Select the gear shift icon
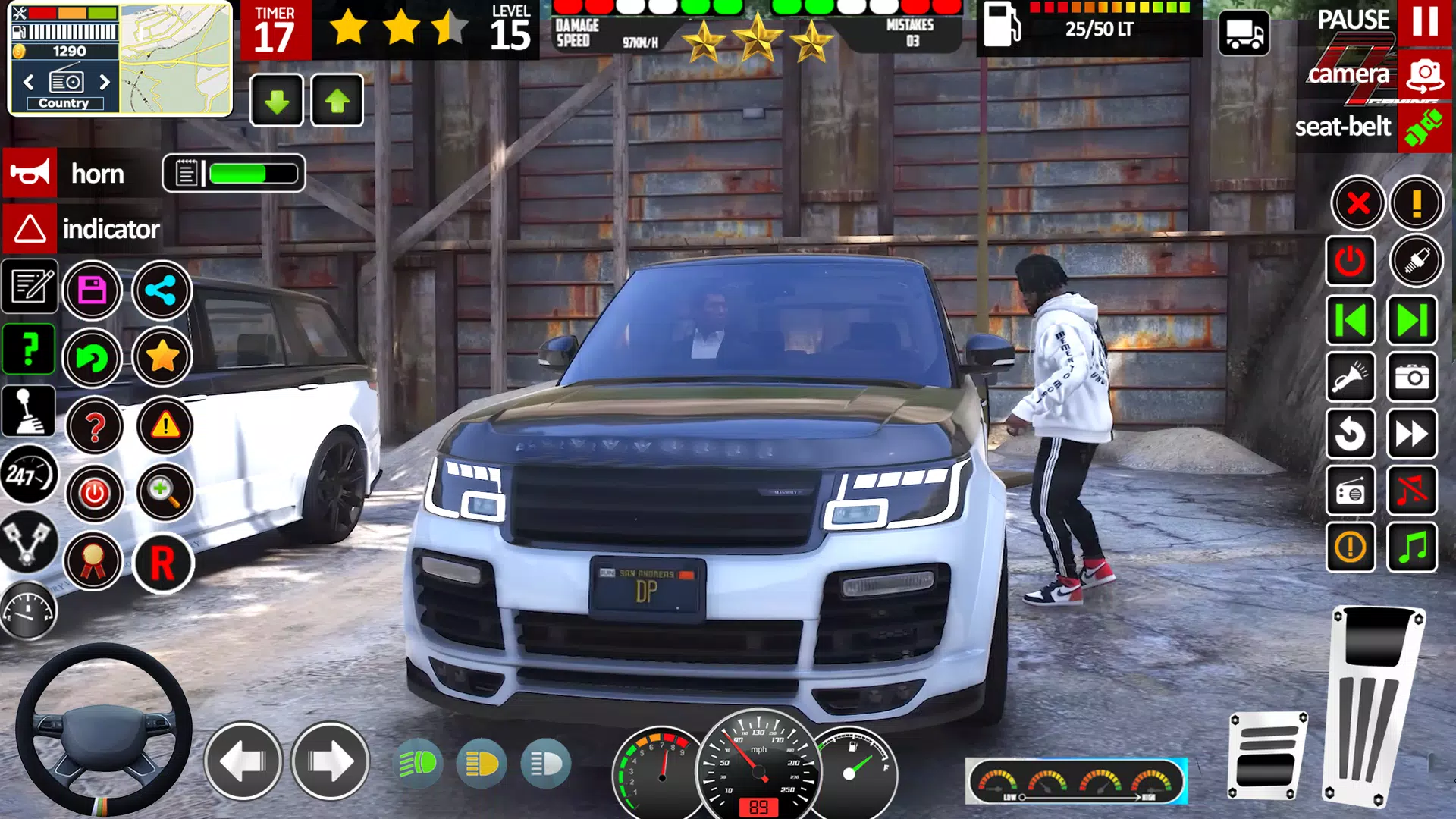 pyautogui.click(x=29, y=412)
